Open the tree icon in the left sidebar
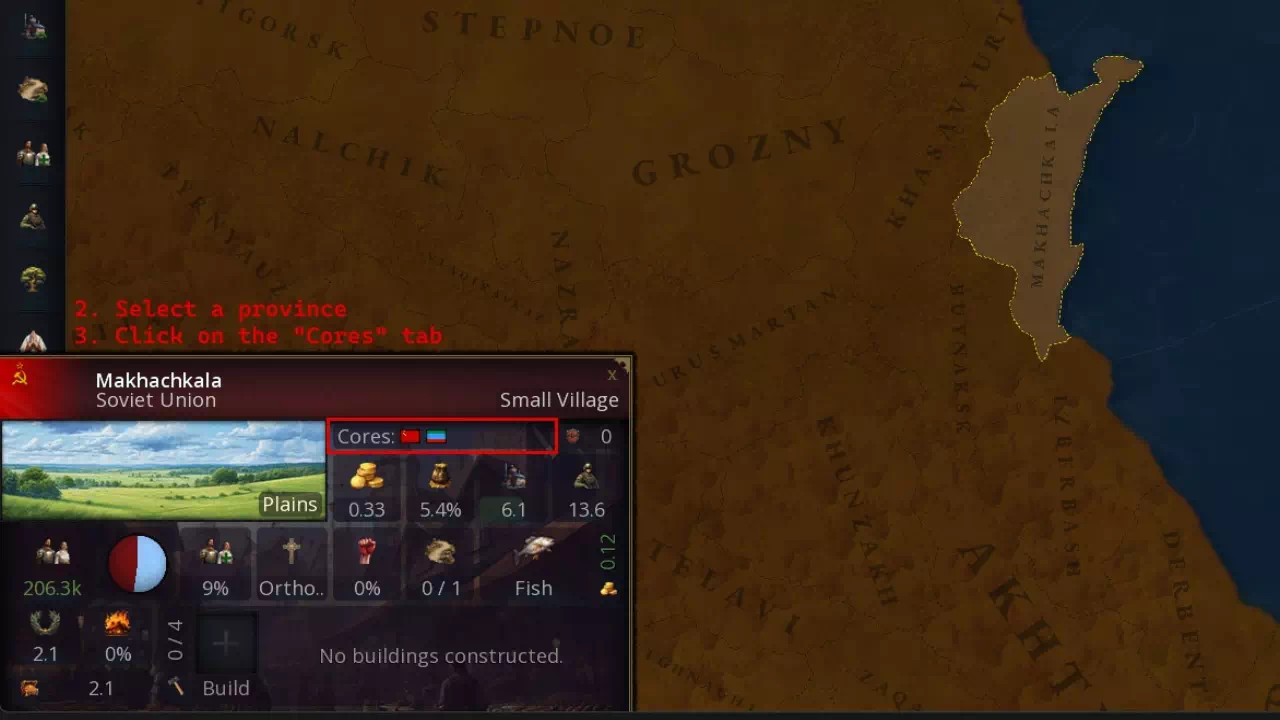The width and height of the screenshot is (1280, 720). pyautogui.click(x=33, y=278)
